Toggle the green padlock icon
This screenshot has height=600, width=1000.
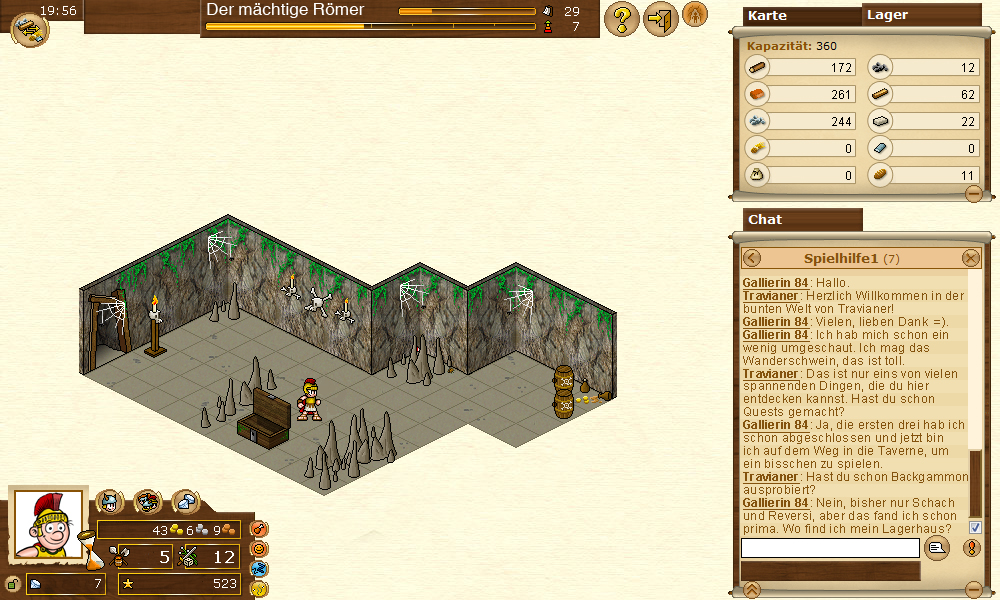pyautogui.click(x=12, y=584)
